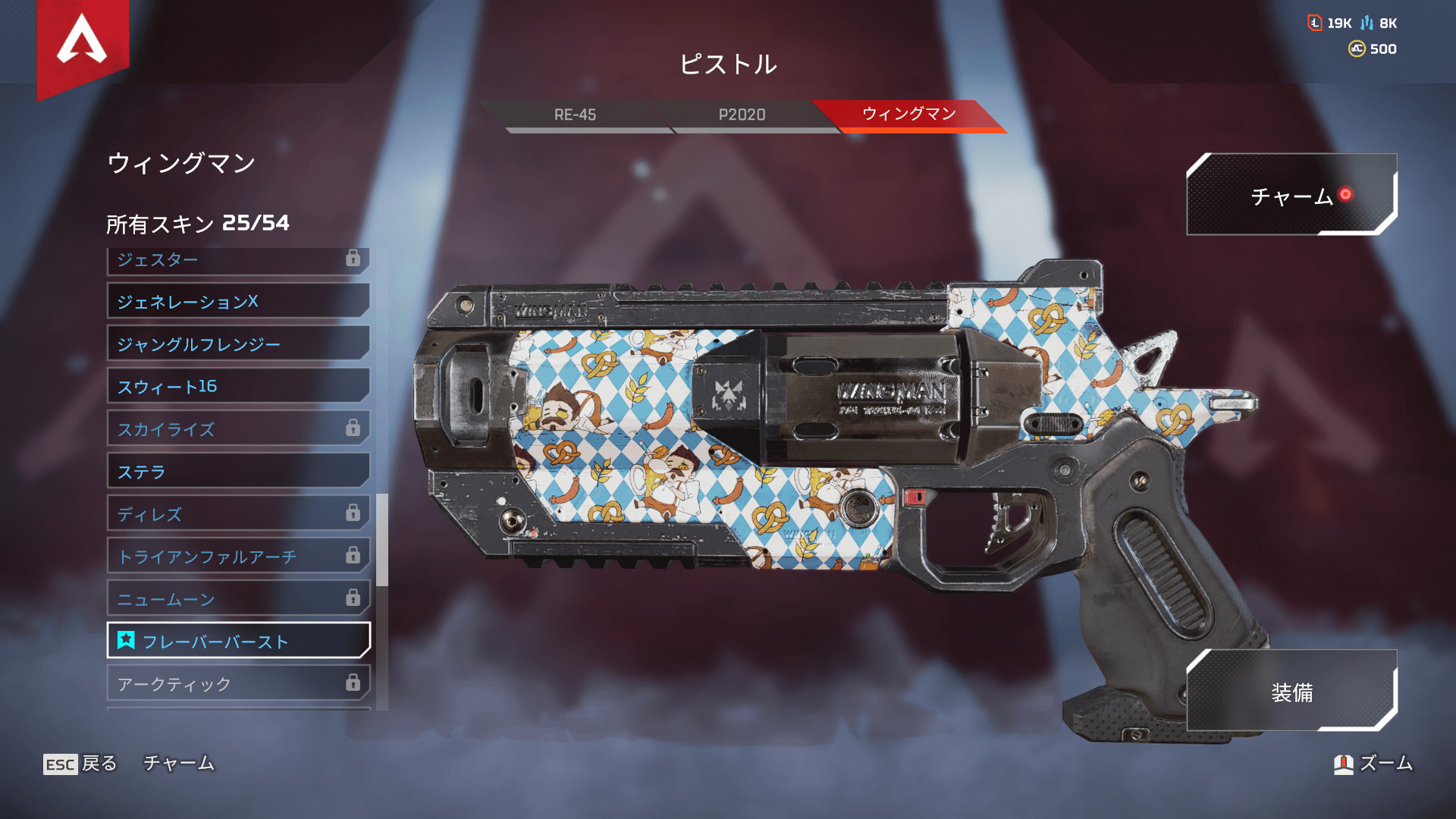
Task: Equip the skin with 装備 button
Action: tap(1291, 692)
